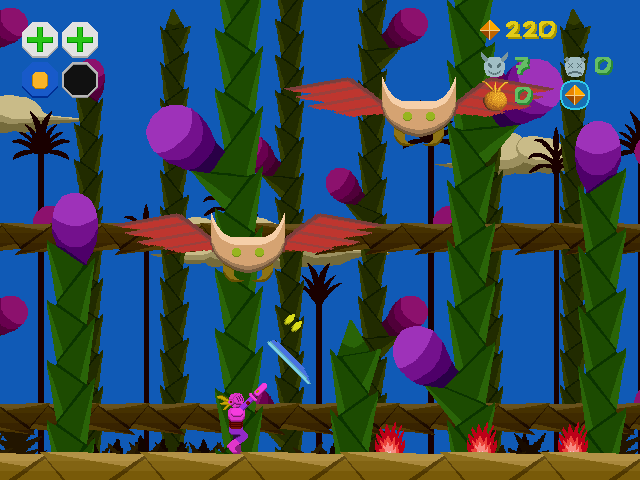The width and height of the screenshot is (640, 480).
Task: Select the empty black octagon slot
Action: click(x=80, y=79)
